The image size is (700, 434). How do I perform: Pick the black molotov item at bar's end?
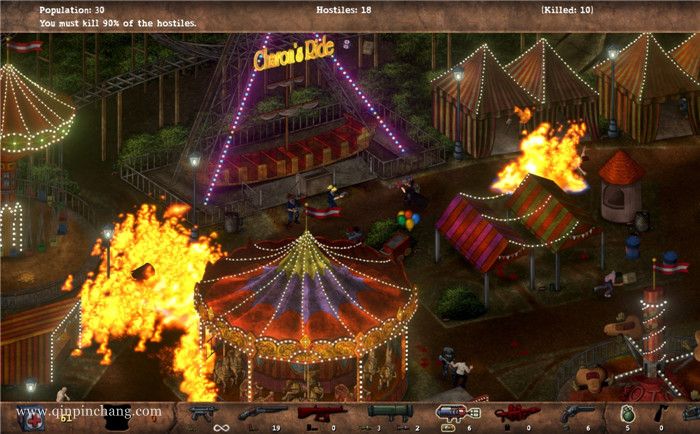(x=661, y=412)
